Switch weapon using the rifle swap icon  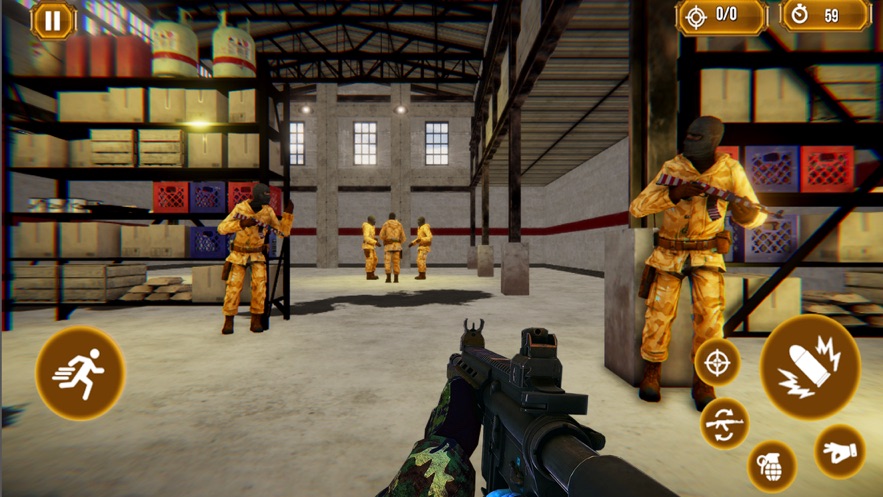tap(724, 423)
